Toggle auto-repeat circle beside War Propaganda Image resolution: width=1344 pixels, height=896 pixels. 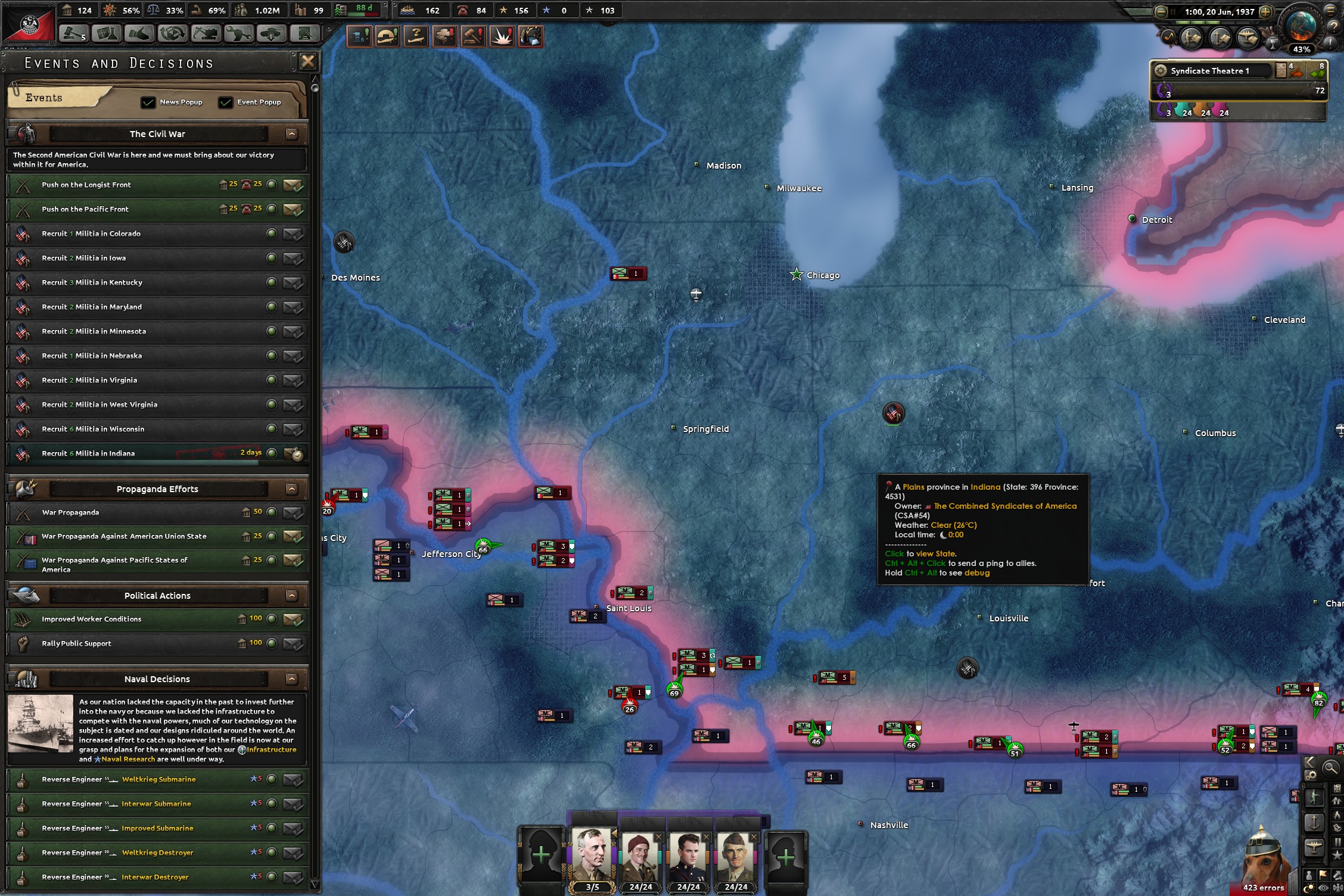272,512
